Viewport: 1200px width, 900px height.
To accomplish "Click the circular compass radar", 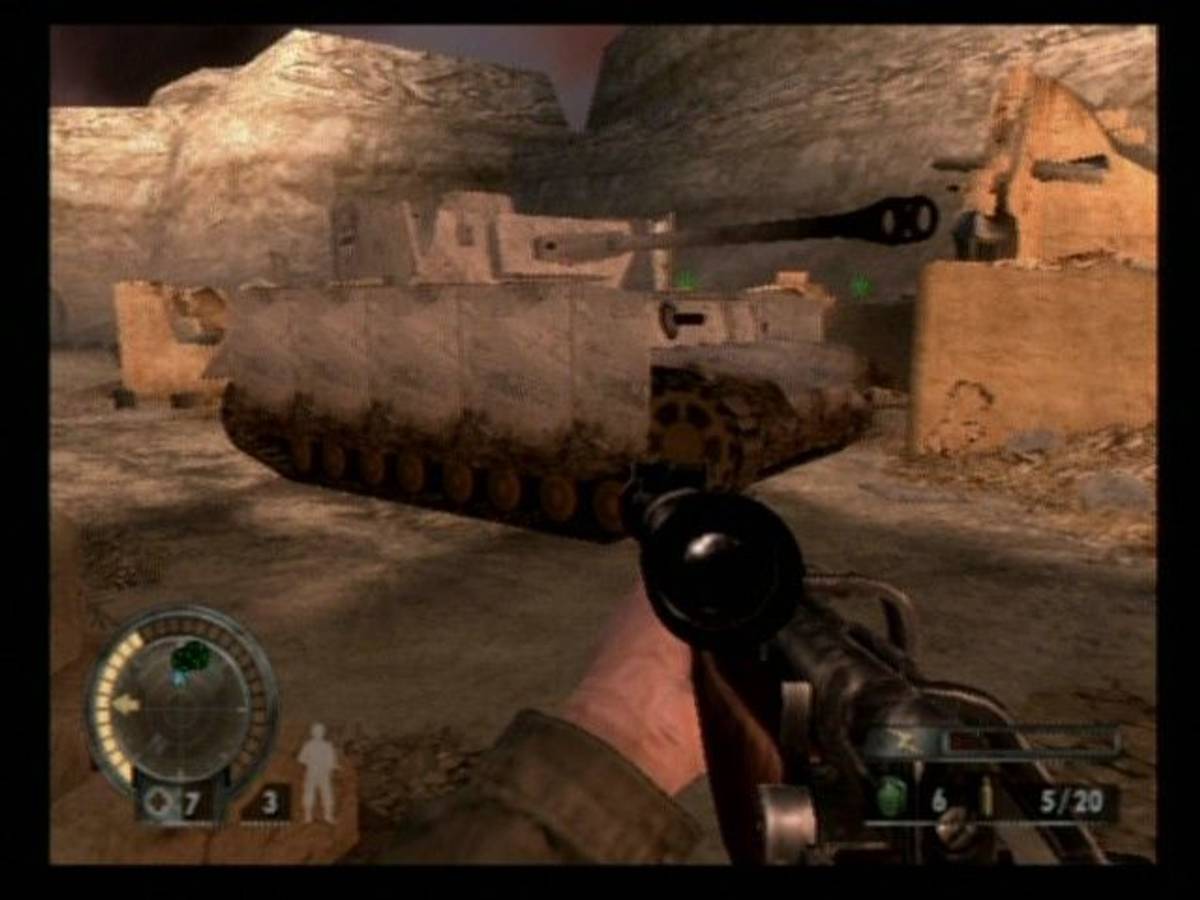I will point(183,701).
